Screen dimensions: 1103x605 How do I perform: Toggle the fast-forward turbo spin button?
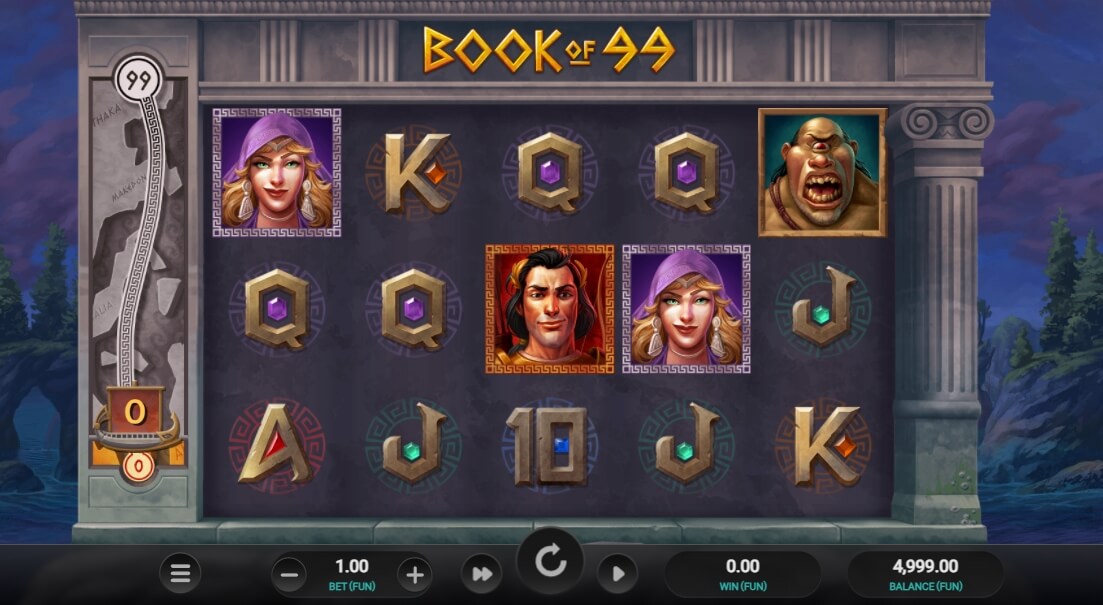click(x=481, y=574)
